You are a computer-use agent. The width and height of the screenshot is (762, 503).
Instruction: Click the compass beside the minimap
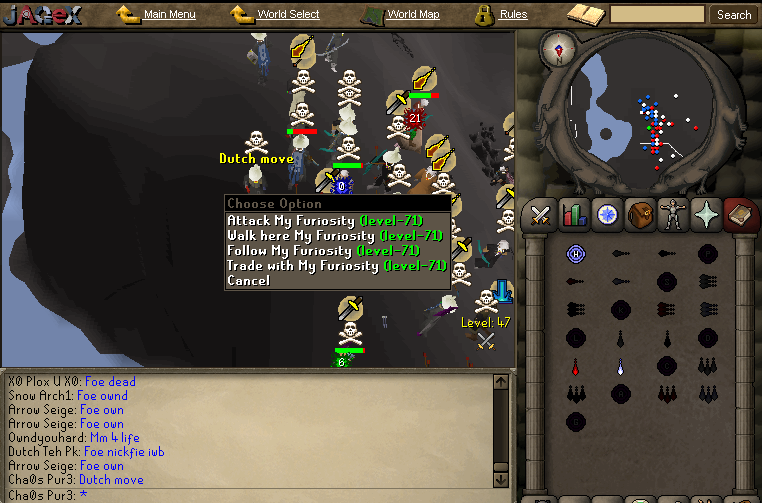558,46
